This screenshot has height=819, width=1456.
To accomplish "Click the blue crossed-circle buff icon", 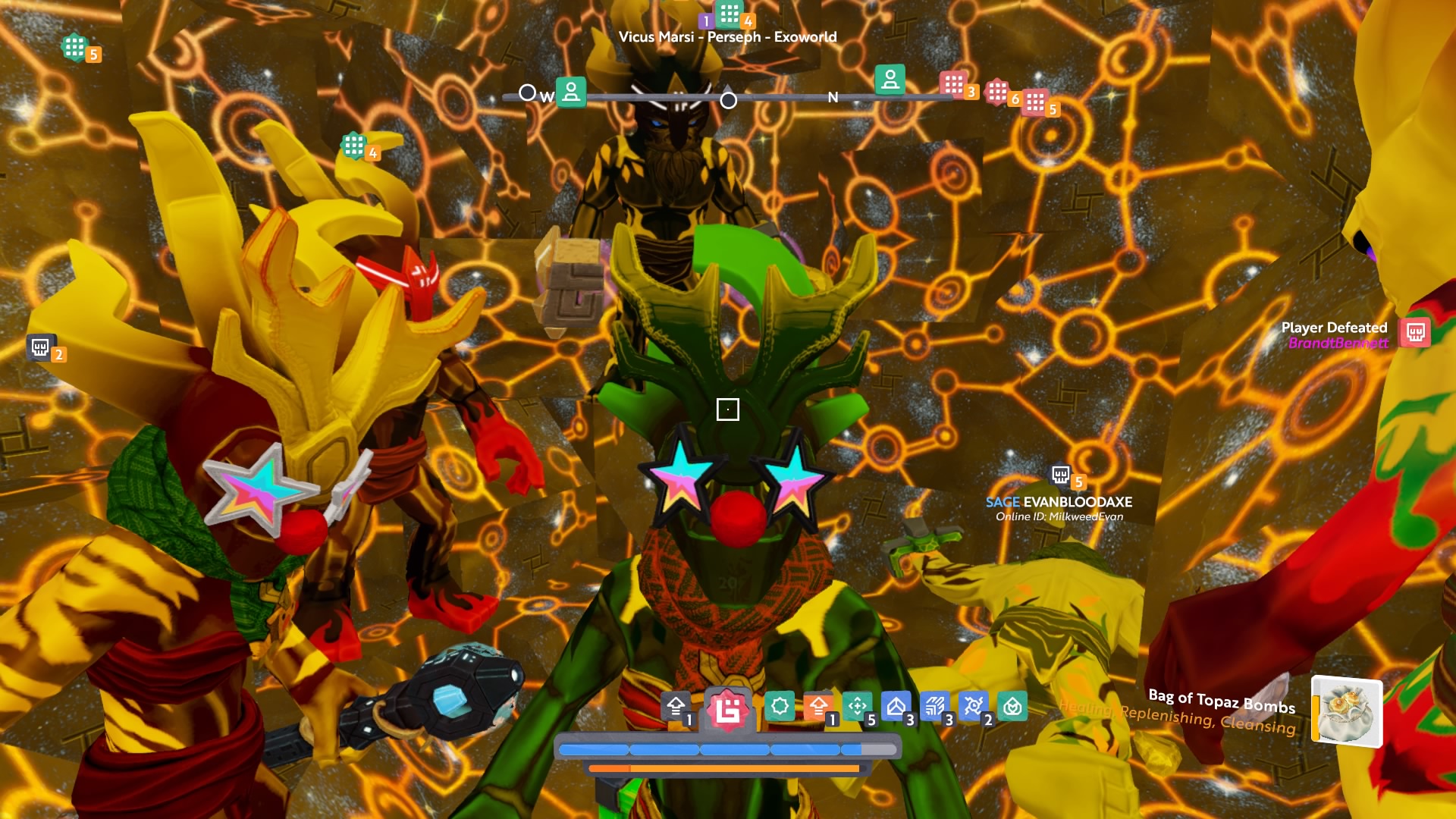I will coord(974,707).
